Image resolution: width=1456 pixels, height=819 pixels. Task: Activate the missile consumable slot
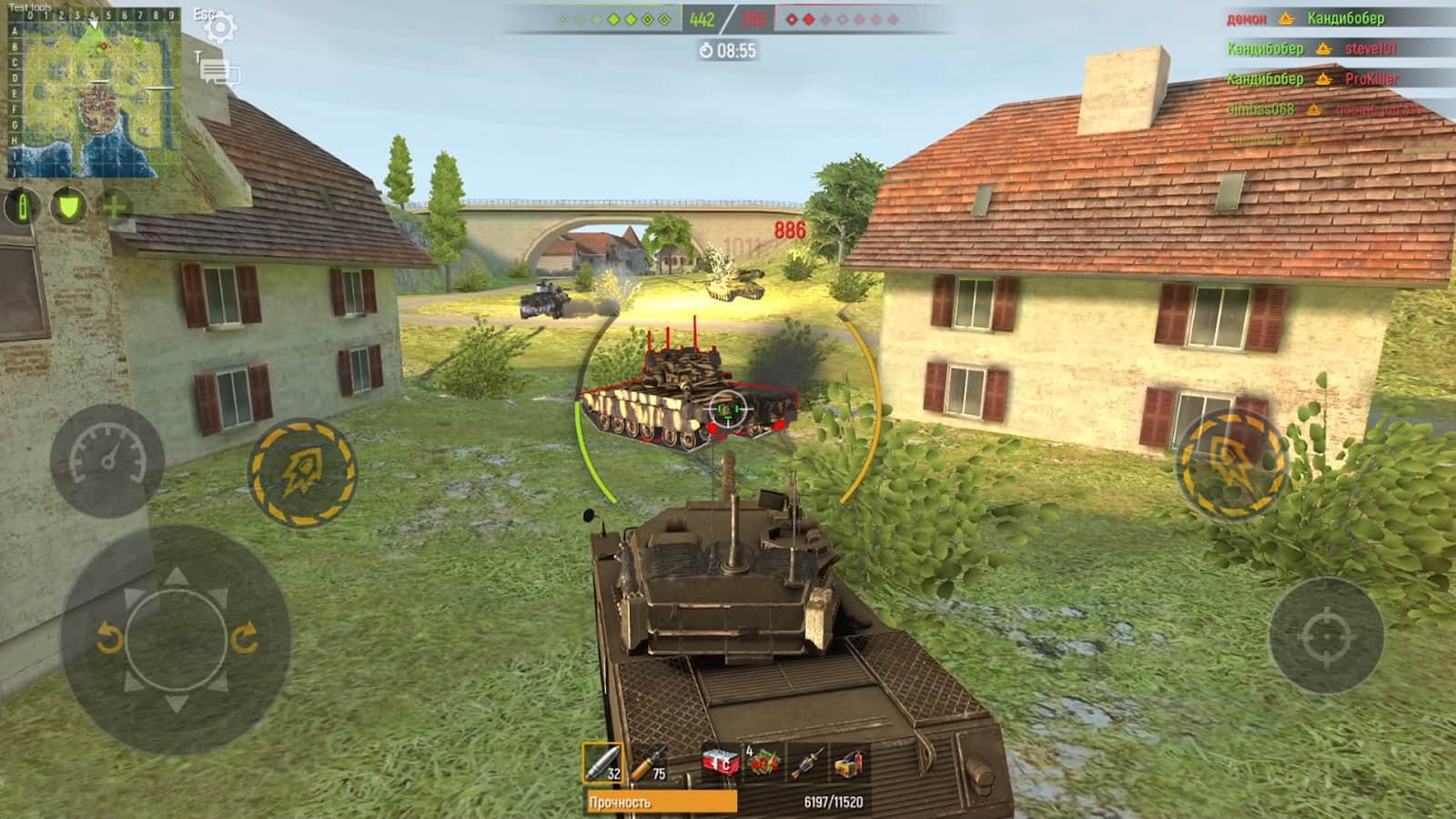[x=806, y=763]
